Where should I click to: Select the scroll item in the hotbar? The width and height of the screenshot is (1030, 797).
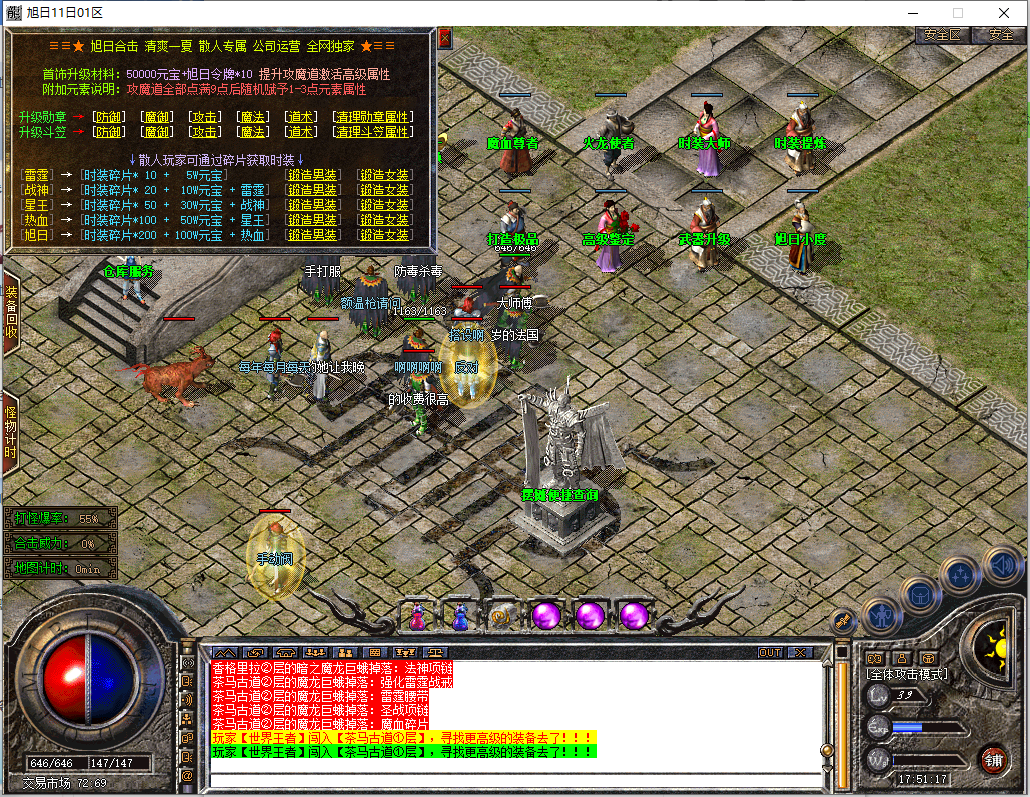503,616
